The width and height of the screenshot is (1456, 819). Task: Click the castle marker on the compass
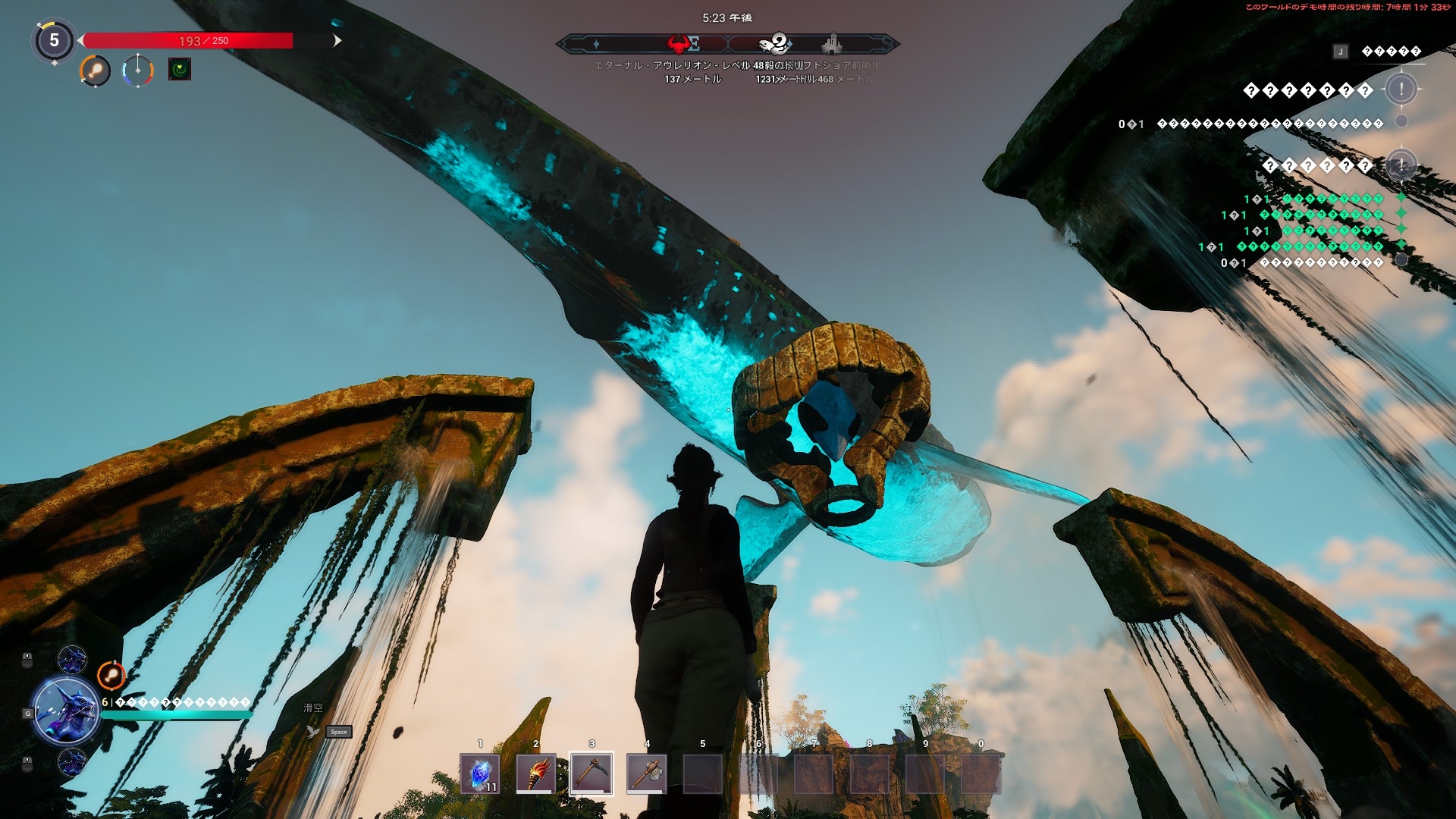[832, 44]
